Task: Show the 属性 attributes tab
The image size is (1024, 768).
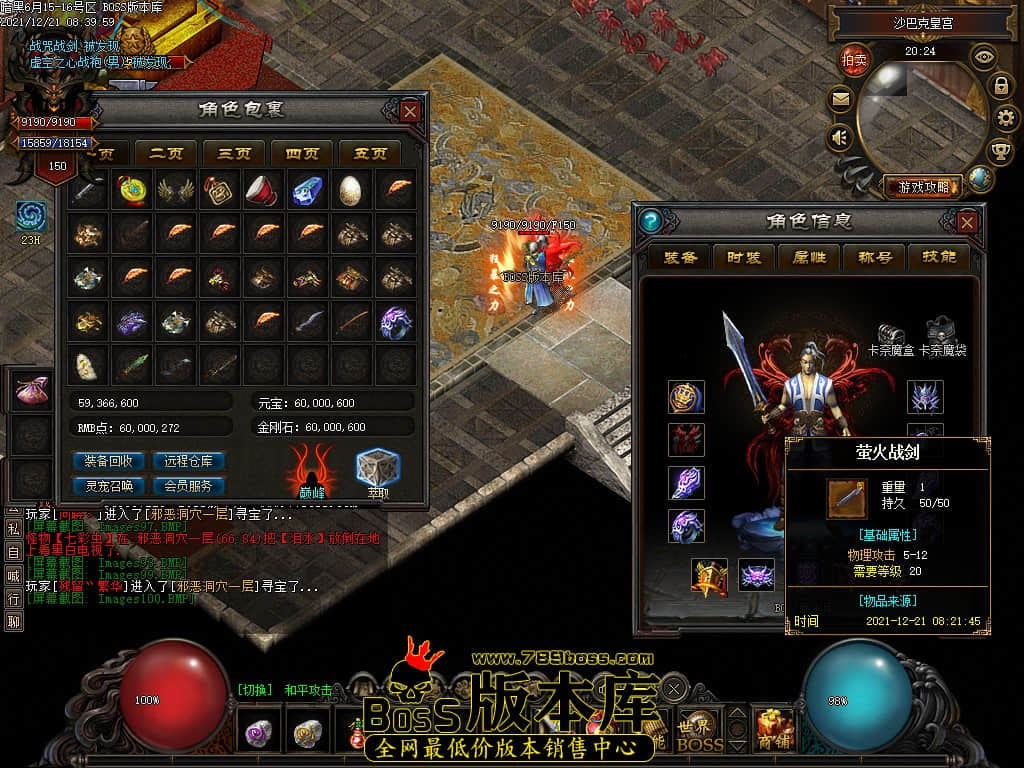Action: [x=808, y=257]
